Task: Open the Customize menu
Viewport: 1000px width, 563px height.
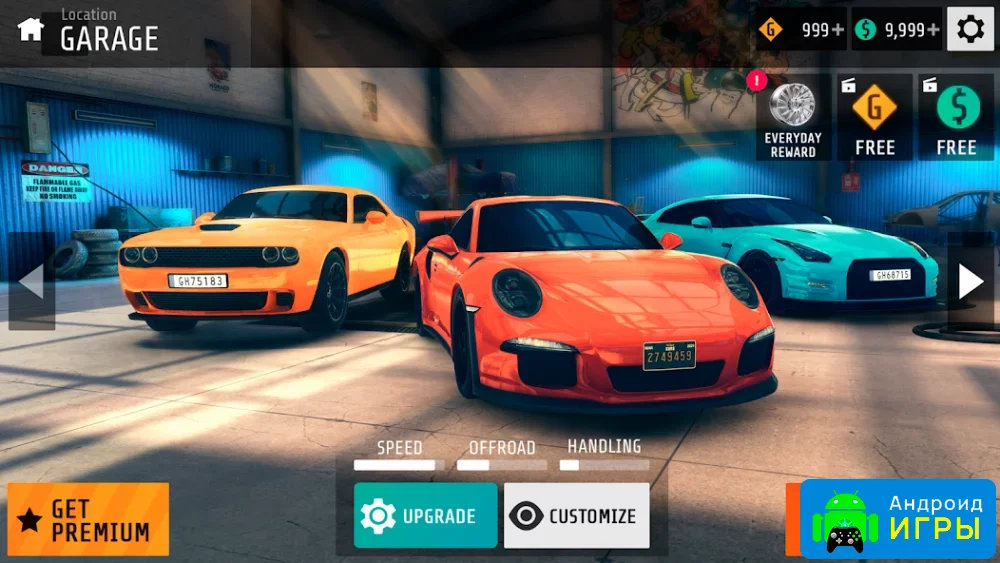Action: (x=576, y=516)
